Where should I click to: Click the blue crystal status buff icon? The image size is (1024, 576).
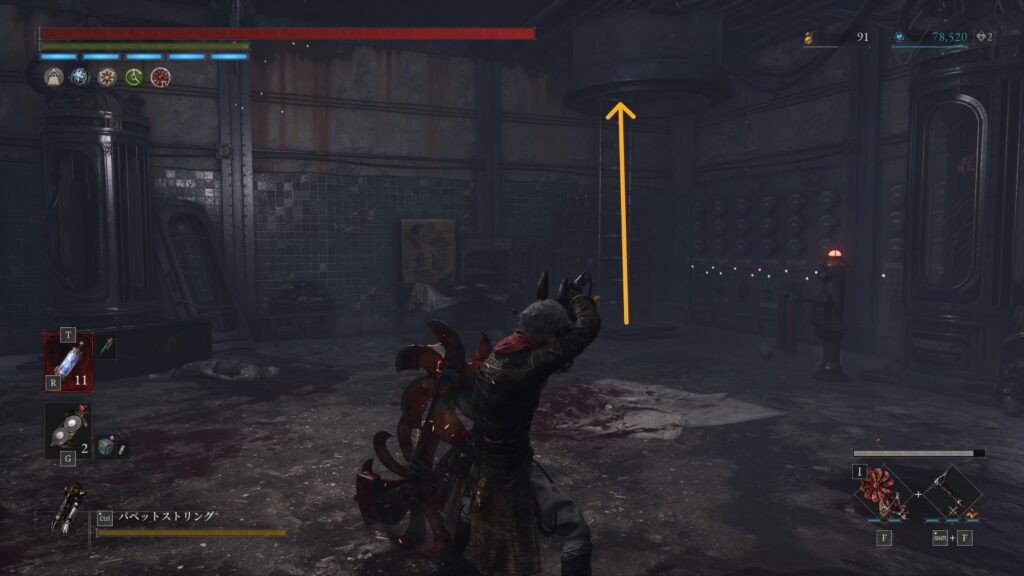(79, 77)
